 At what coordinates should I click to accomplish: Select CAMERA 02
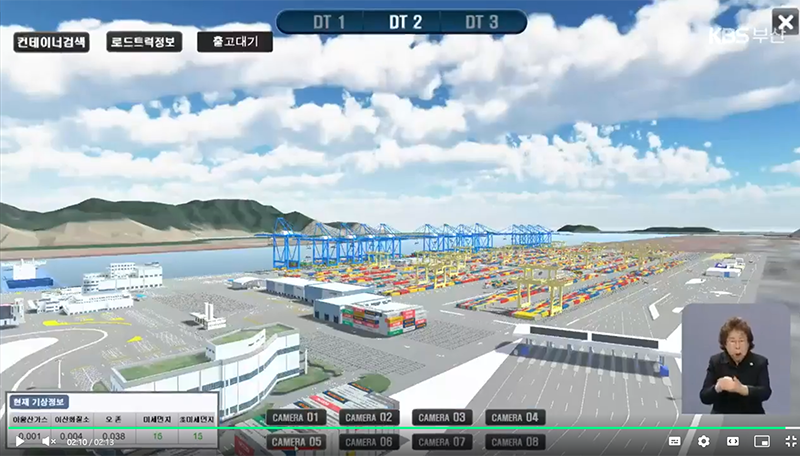point(368,417)
